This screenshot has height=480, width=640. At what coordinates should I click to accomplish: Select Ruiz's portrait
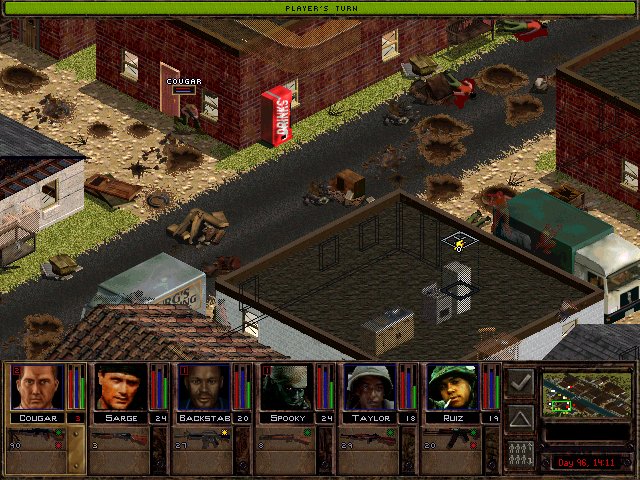452,386
